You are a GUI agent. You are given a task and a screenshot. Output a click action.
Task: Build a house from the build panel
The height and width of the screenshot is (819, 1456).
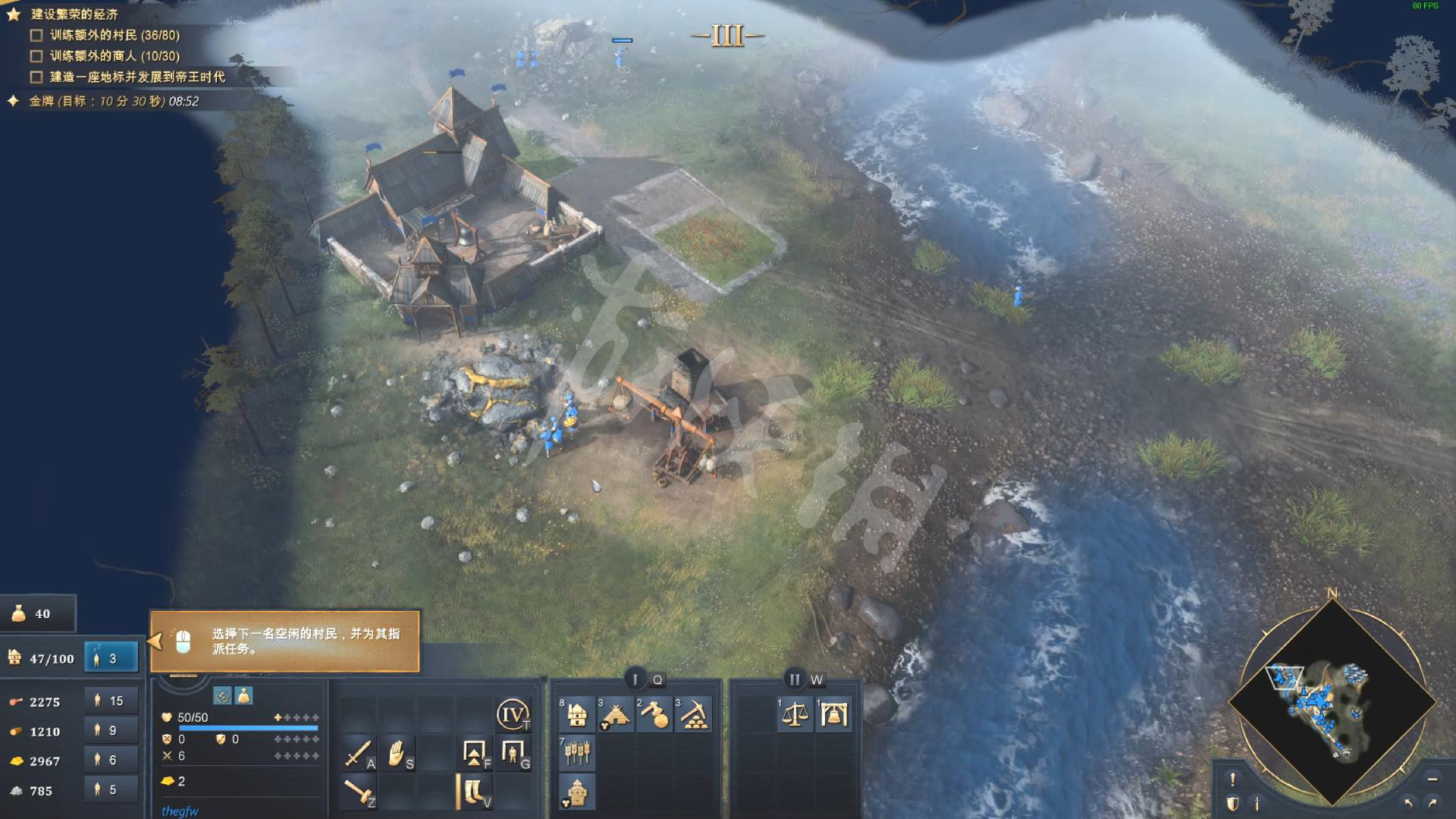577,714
